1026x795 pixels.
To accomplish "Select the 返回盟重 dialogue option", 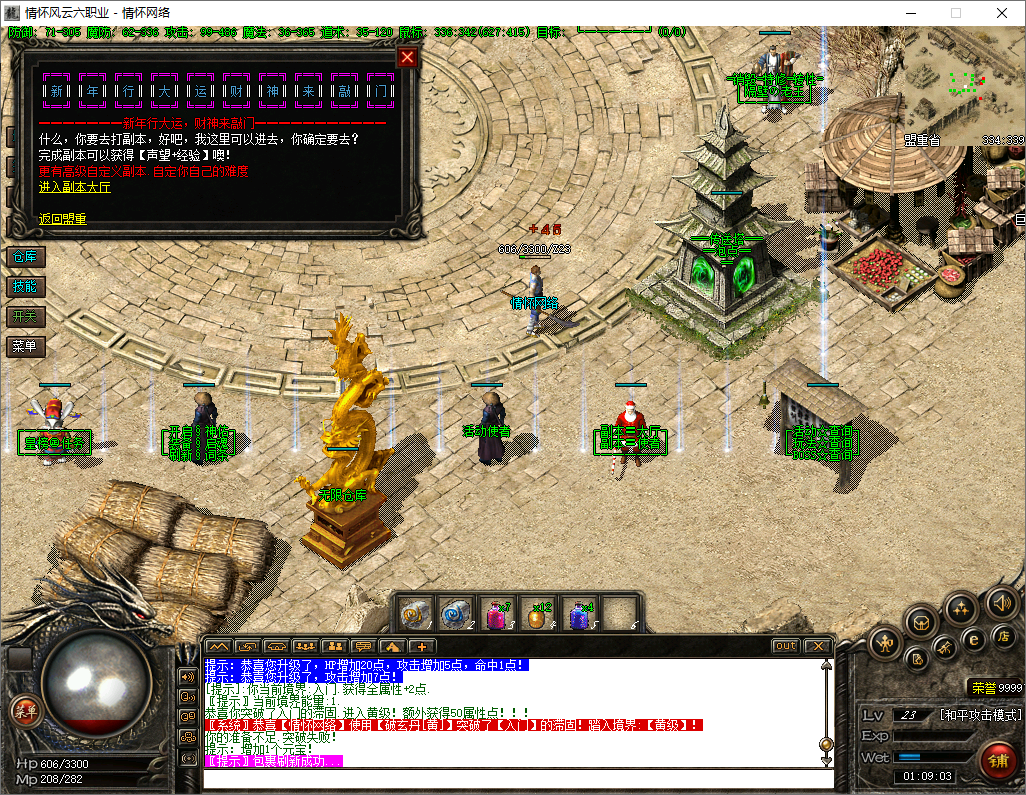I will pos(62,219).
